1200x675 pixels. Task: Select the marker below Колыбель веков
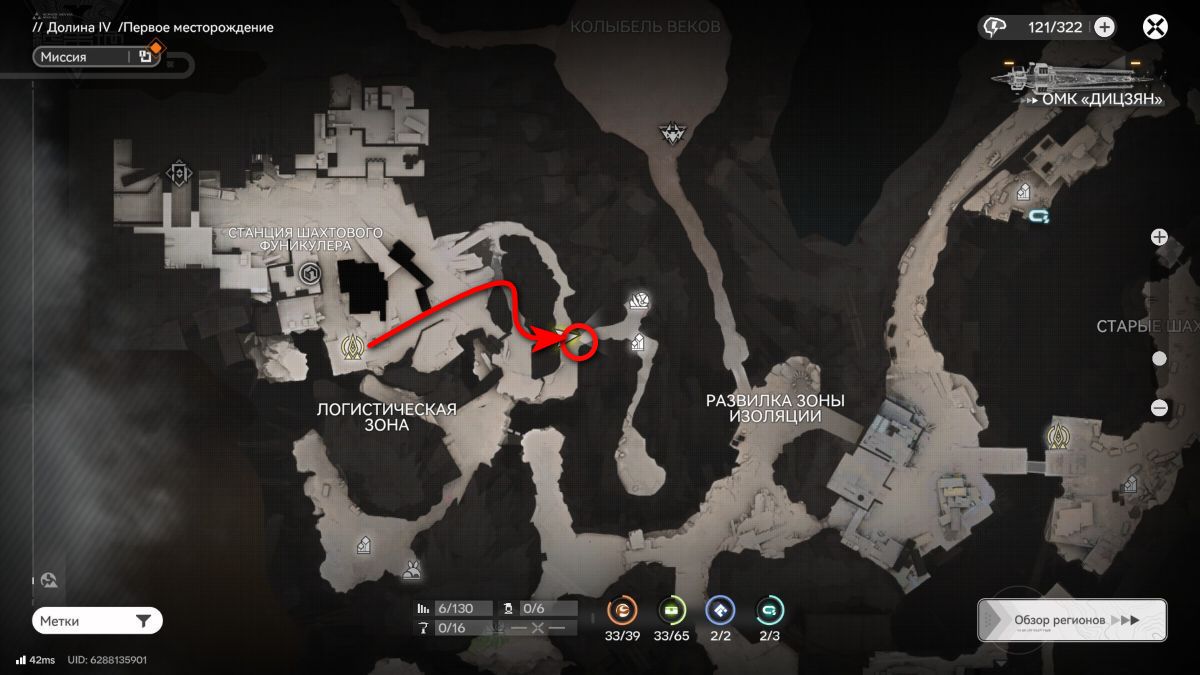pos(670,133)
